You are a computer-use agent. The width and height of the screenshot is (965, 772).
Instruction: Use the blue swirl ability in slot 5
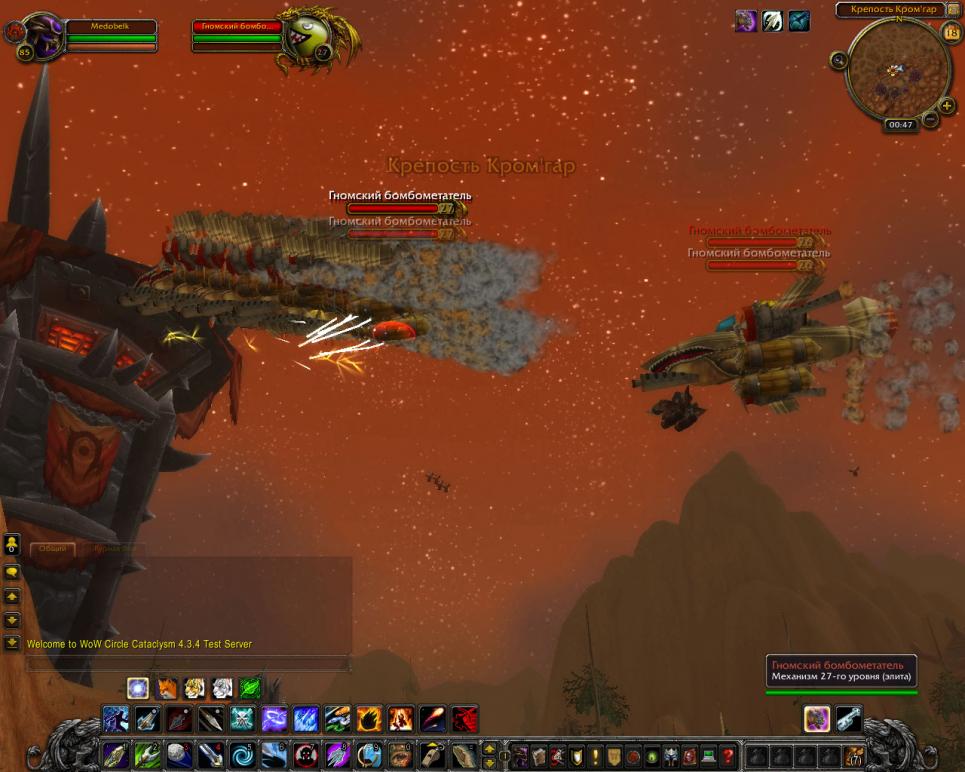point(243,755)
